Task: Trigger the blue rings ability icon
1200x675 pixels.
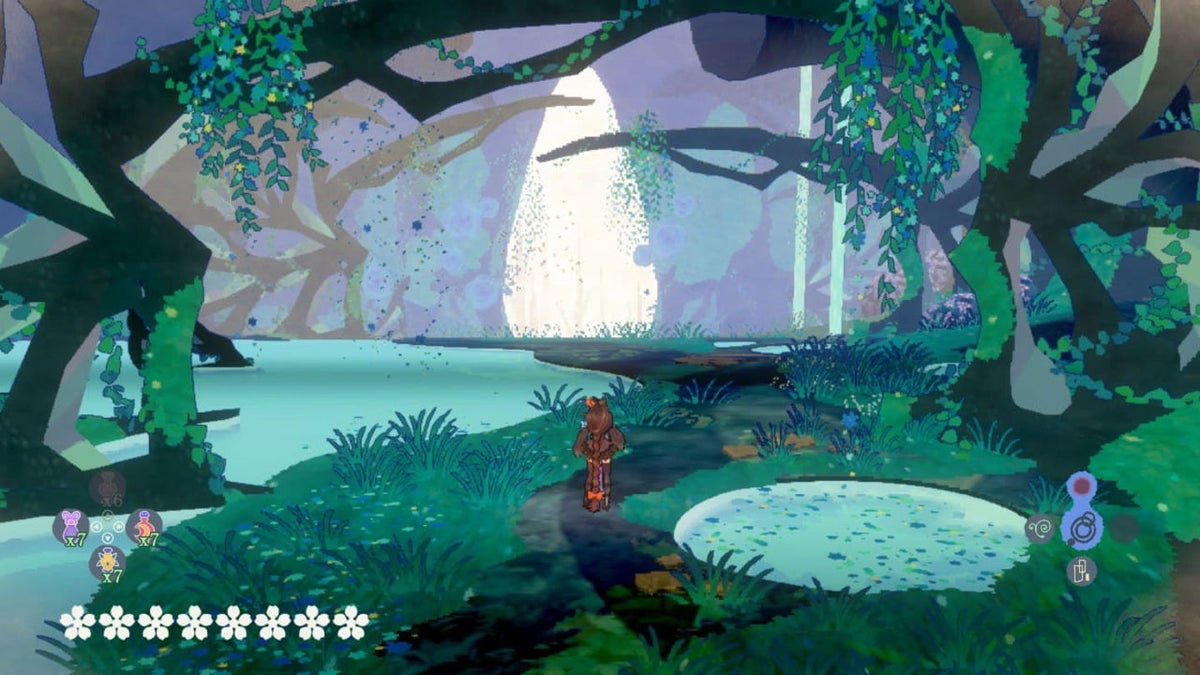Action: (x=1081, y=527)
